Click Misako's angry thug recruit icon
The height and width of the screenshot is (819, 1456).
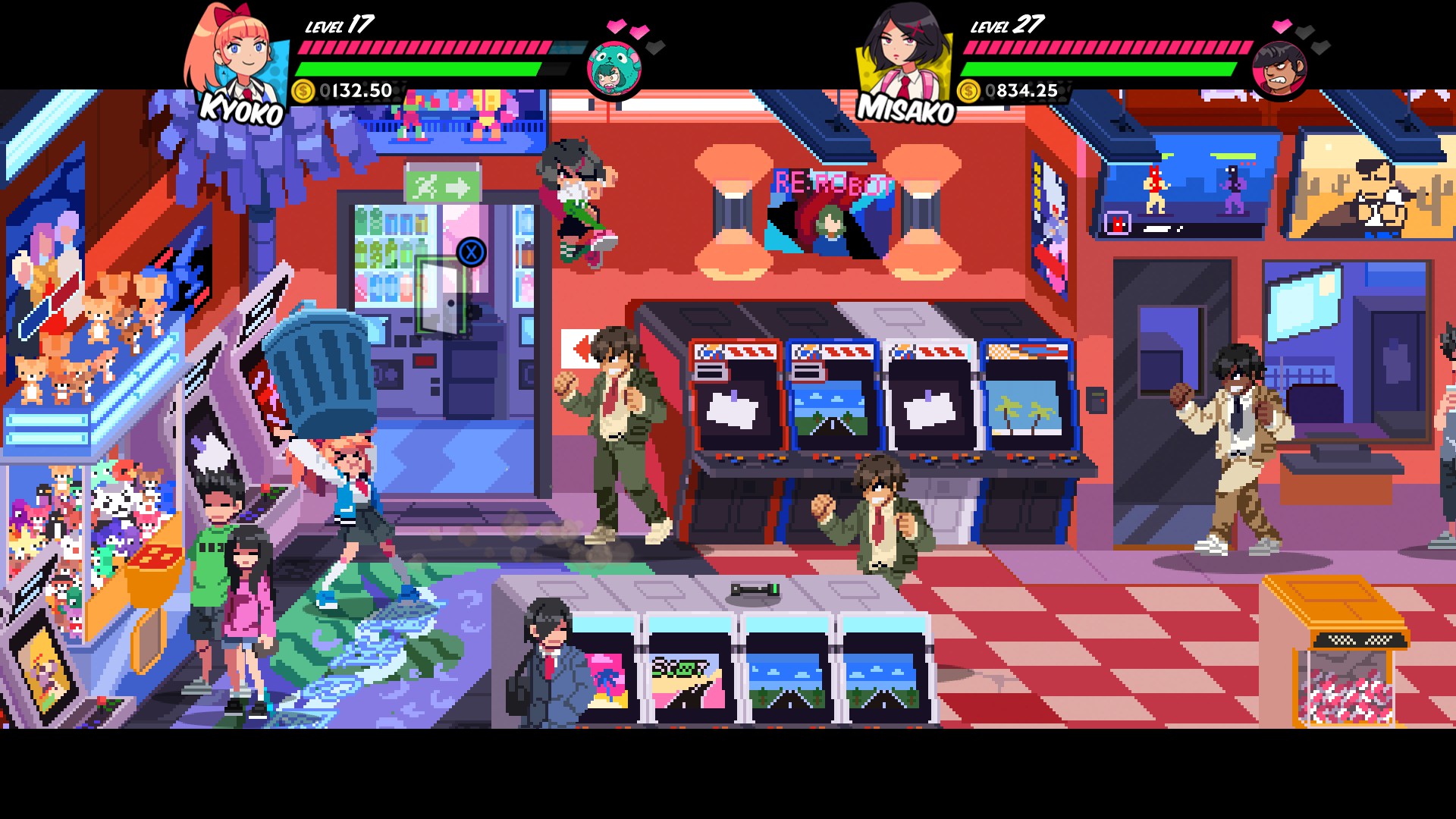(1280, 70)
